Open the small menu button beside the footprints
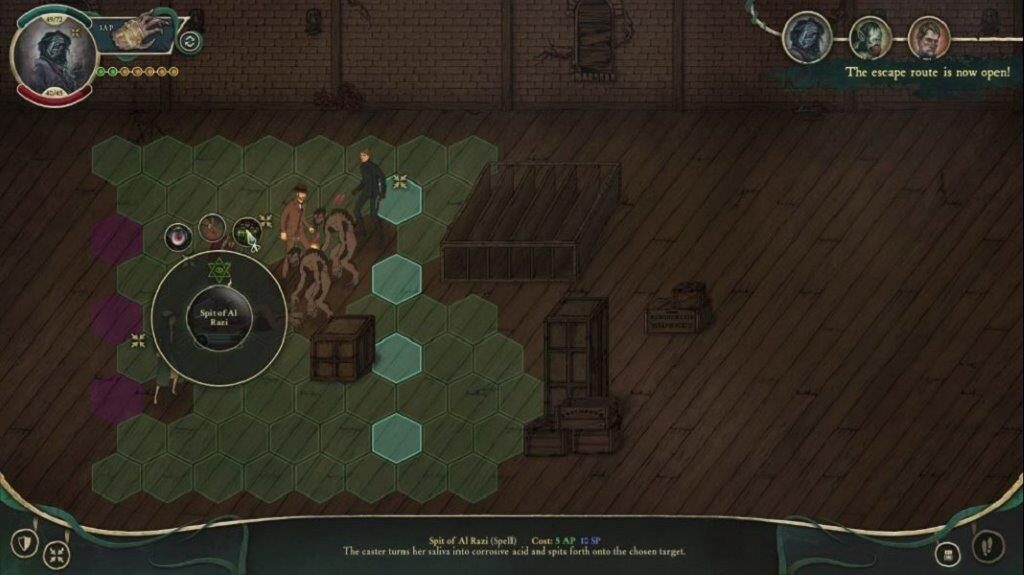 pos(945,553)
